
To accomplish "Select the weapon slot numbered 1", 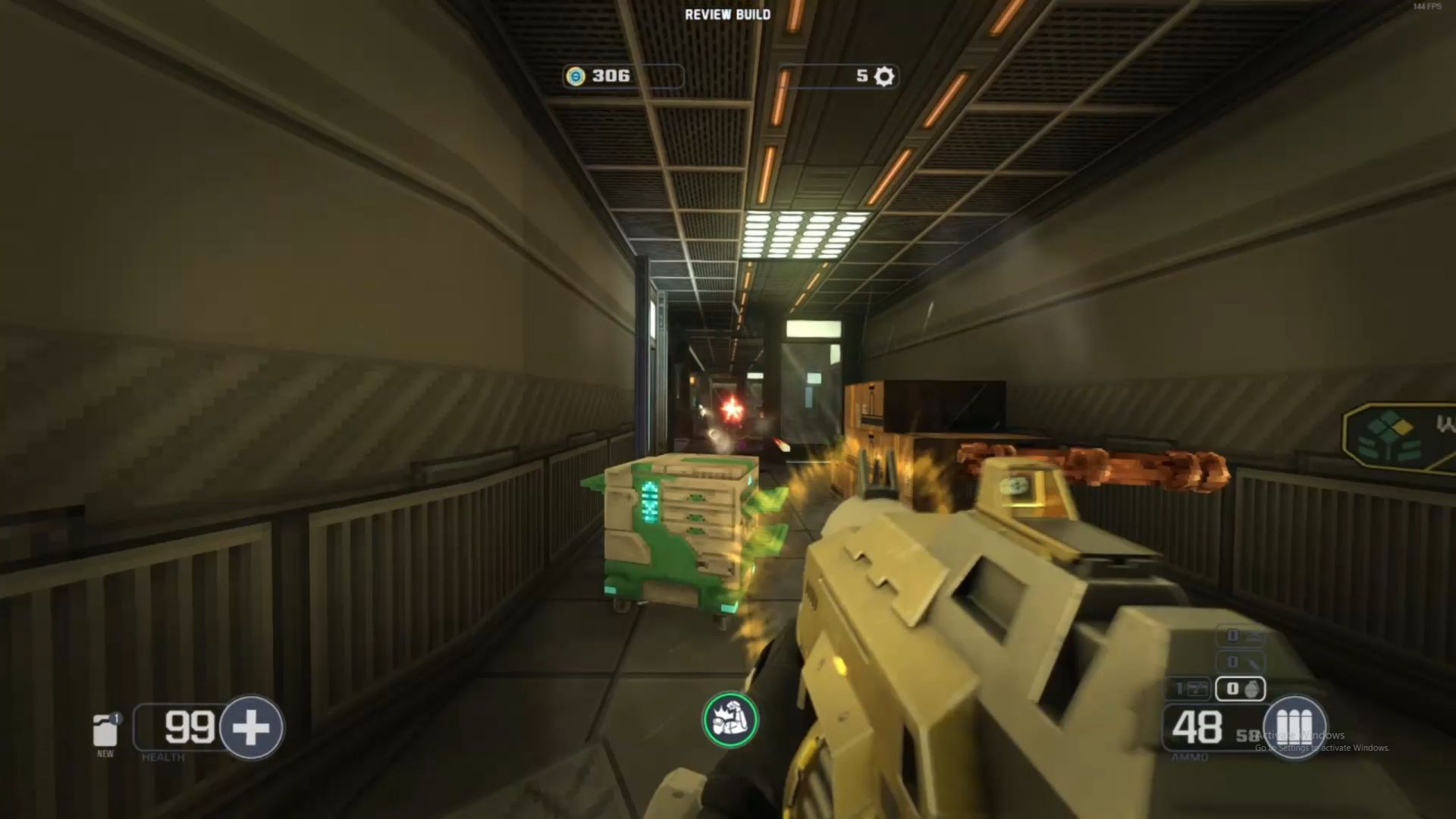I will tap(1188, 689).
